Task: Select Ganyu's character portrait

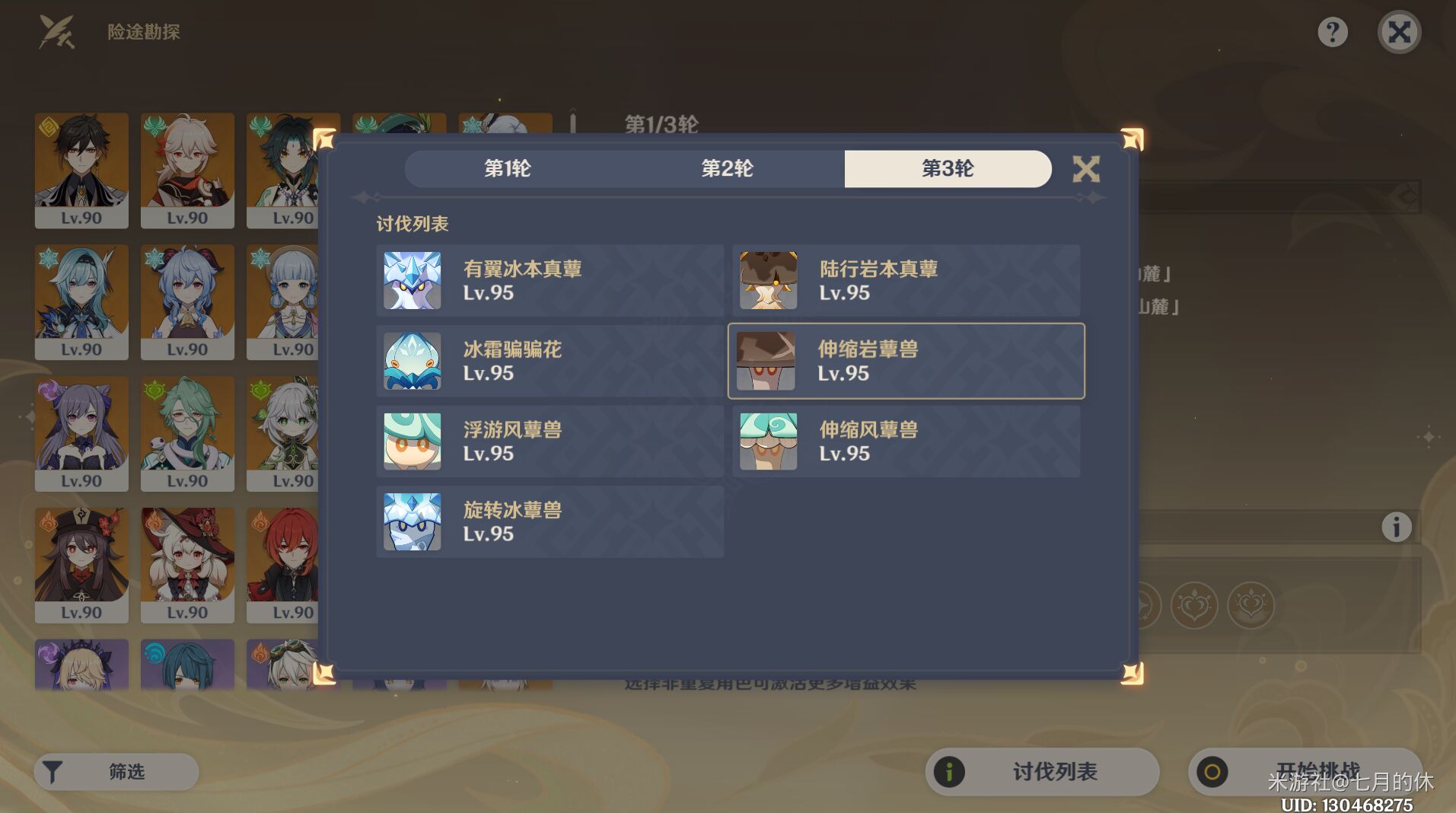Action: 187,302
